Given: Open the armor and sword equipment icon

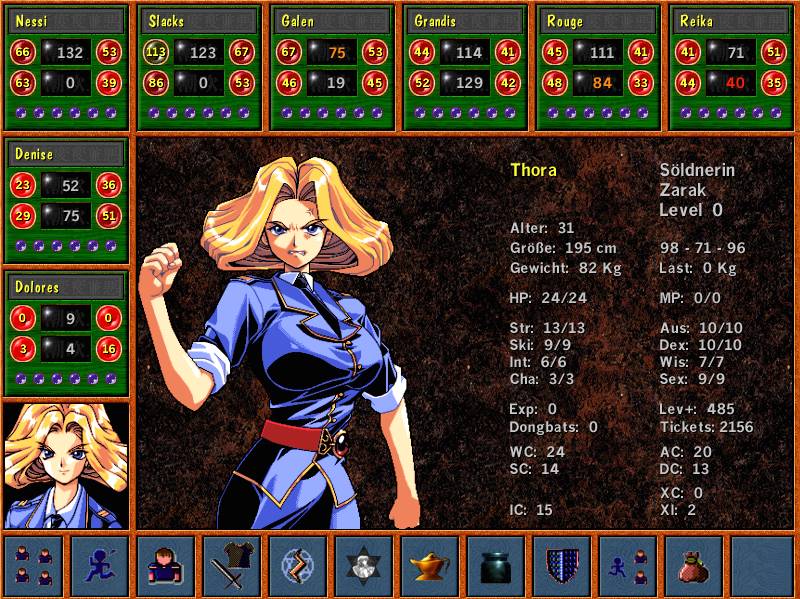Looking at the screenshot, I should 231,566.
